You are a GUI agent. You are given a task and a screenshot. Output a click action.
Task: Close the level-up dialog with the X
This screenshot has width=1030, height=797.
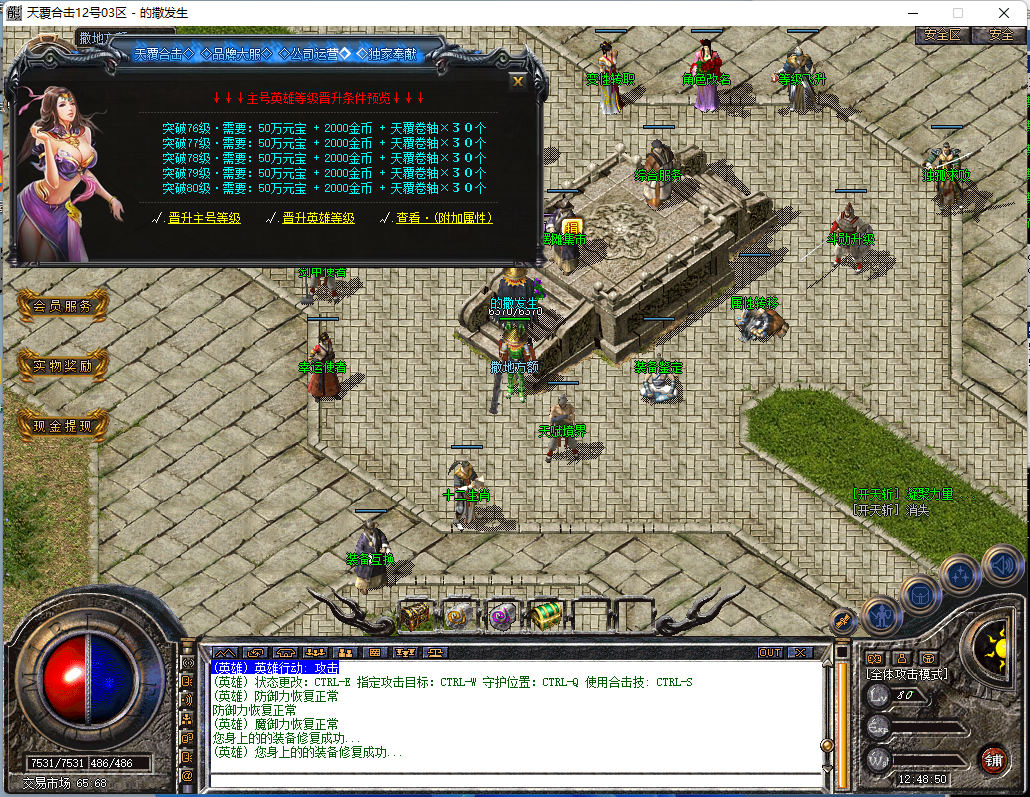(x=517, y=81)
